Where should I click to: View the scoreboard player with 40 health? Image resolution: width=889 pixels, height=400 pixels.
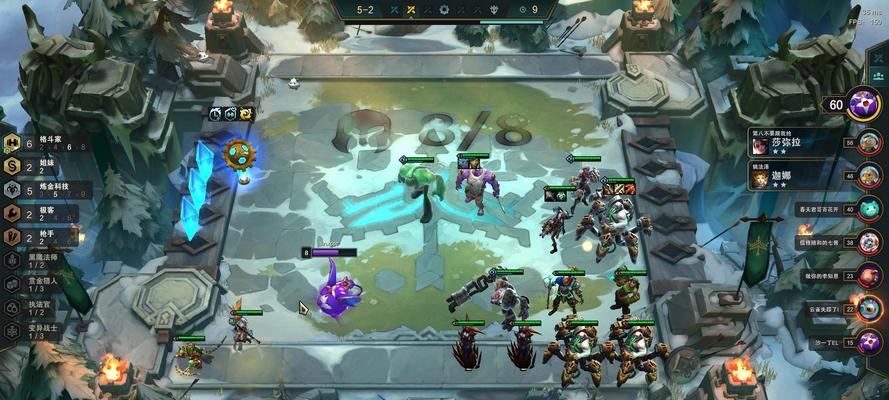click(x=868, y=209)
